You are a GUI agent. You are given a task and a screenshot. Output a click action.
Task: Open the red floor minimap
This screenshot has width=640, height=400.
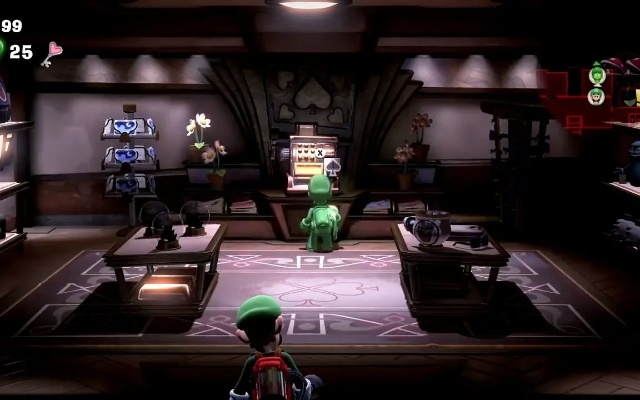[x=575, y=100]
